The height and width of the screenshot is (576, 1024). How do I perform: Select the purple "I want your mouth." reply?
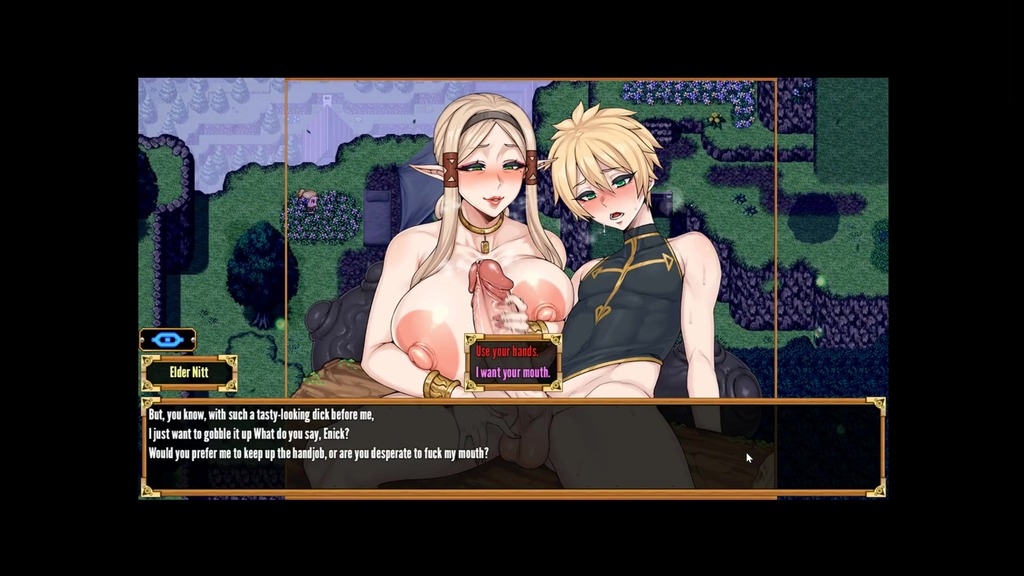point(513,373)
